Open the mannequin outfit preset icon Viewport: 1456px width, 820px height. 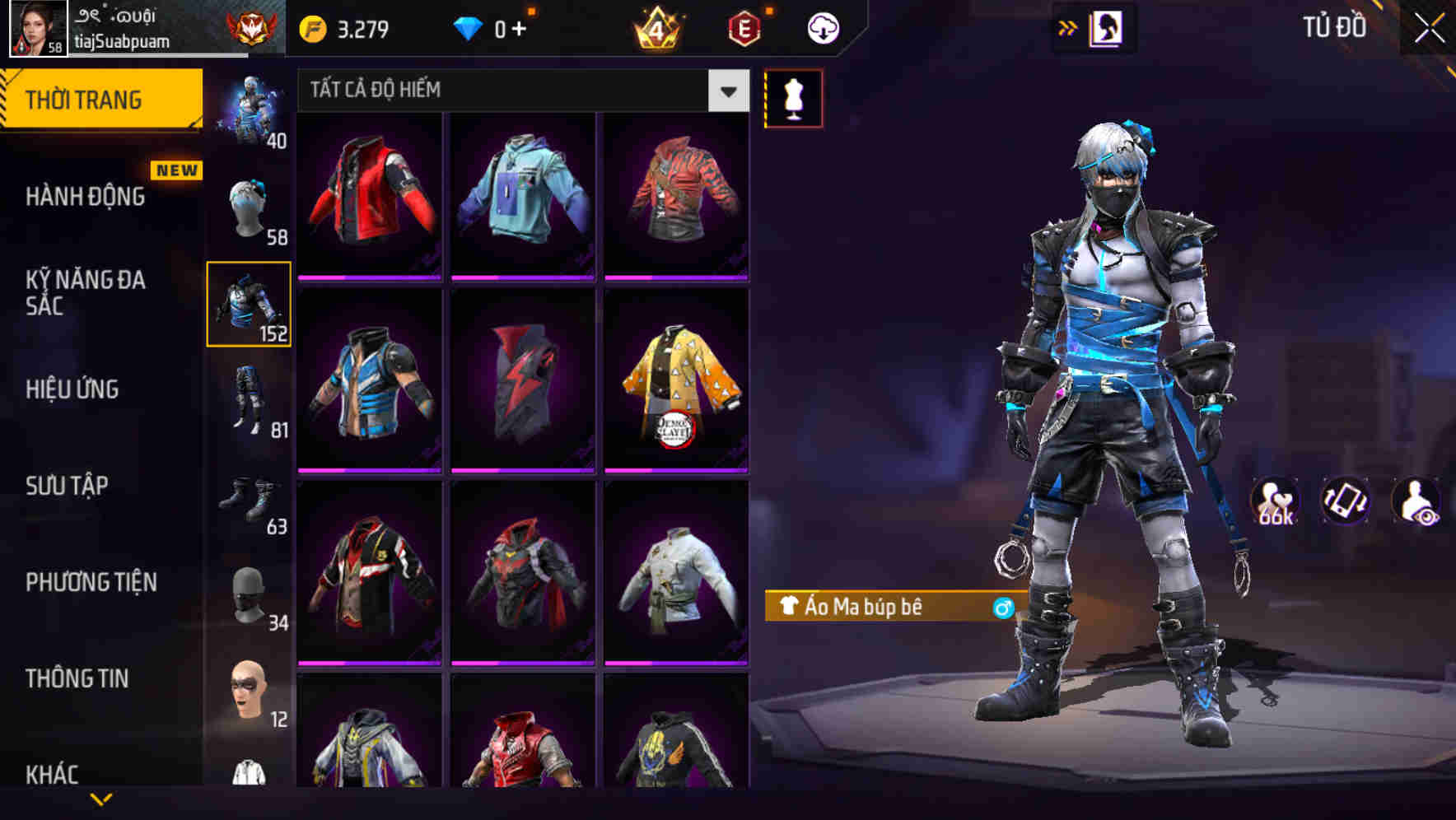click(x=793, y=96)
